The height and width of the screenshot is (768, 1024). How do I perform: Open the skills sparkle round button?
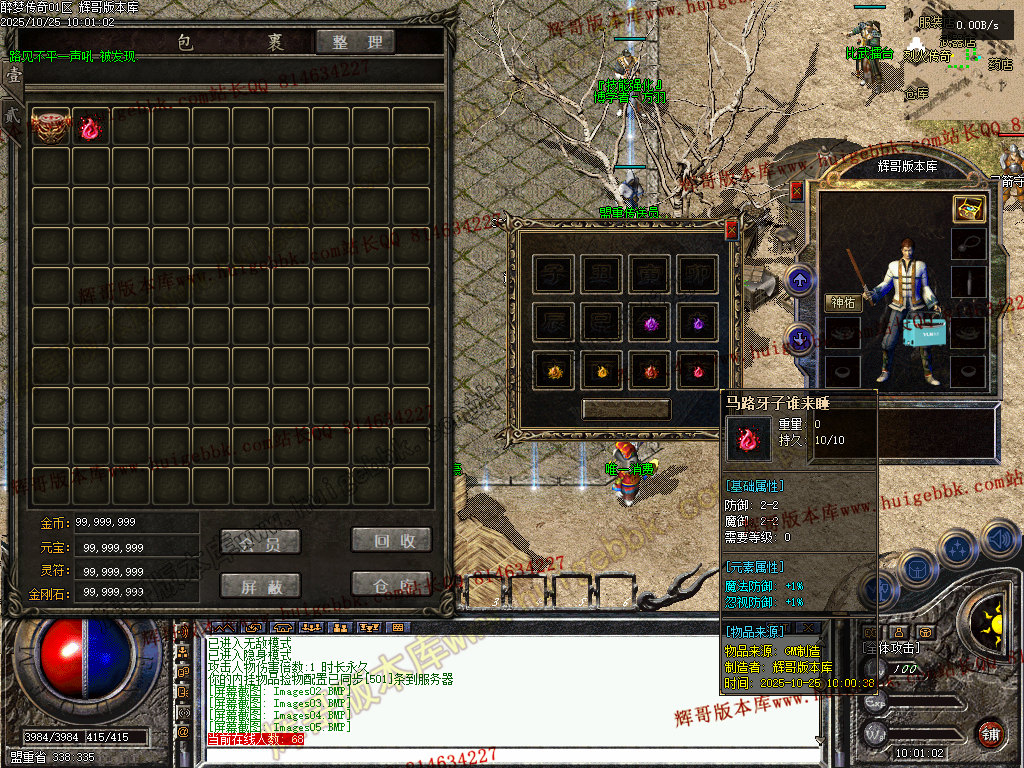click(957, 549)
